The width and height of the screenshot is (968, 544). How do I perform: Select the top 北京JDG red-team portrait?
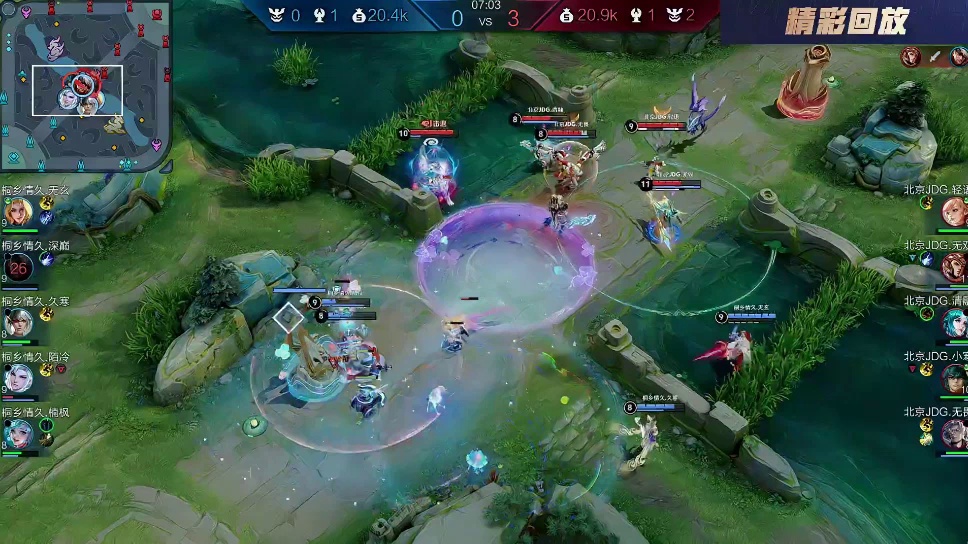coord(953,212)
